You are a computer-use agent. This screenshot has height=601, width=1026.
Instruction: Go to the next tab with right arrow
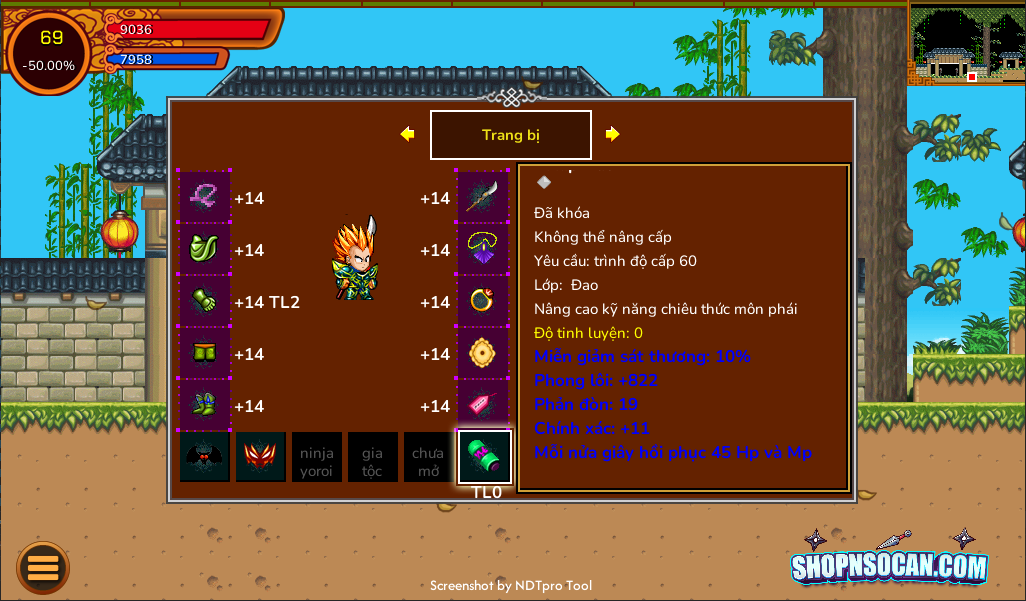[612, 134]
